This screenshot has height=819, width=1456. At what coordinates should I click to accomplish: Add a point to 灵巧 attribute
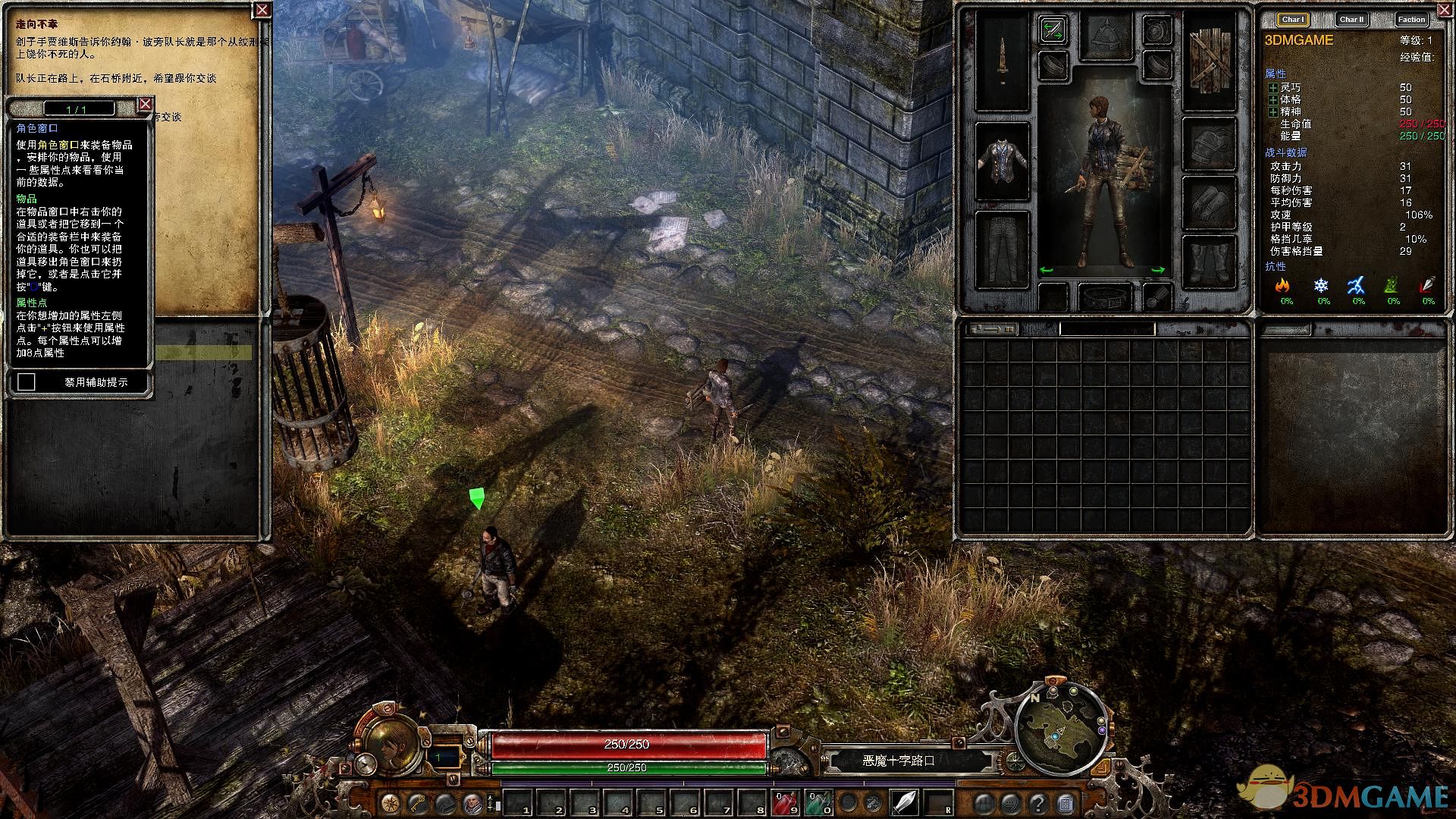point(1272,88)
